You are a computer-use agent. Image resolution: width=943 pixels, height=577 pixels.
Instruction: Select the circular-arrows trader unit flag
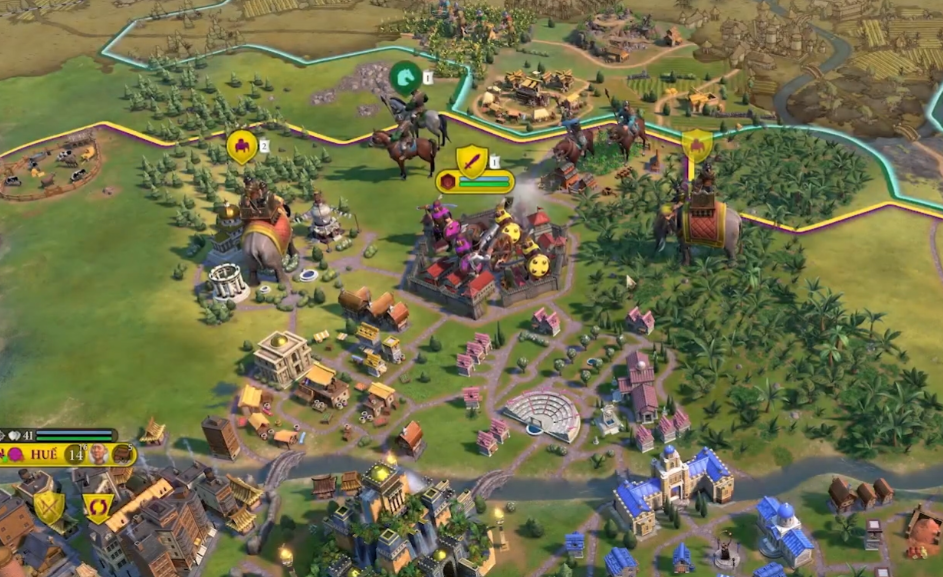(x=97, y=507)
